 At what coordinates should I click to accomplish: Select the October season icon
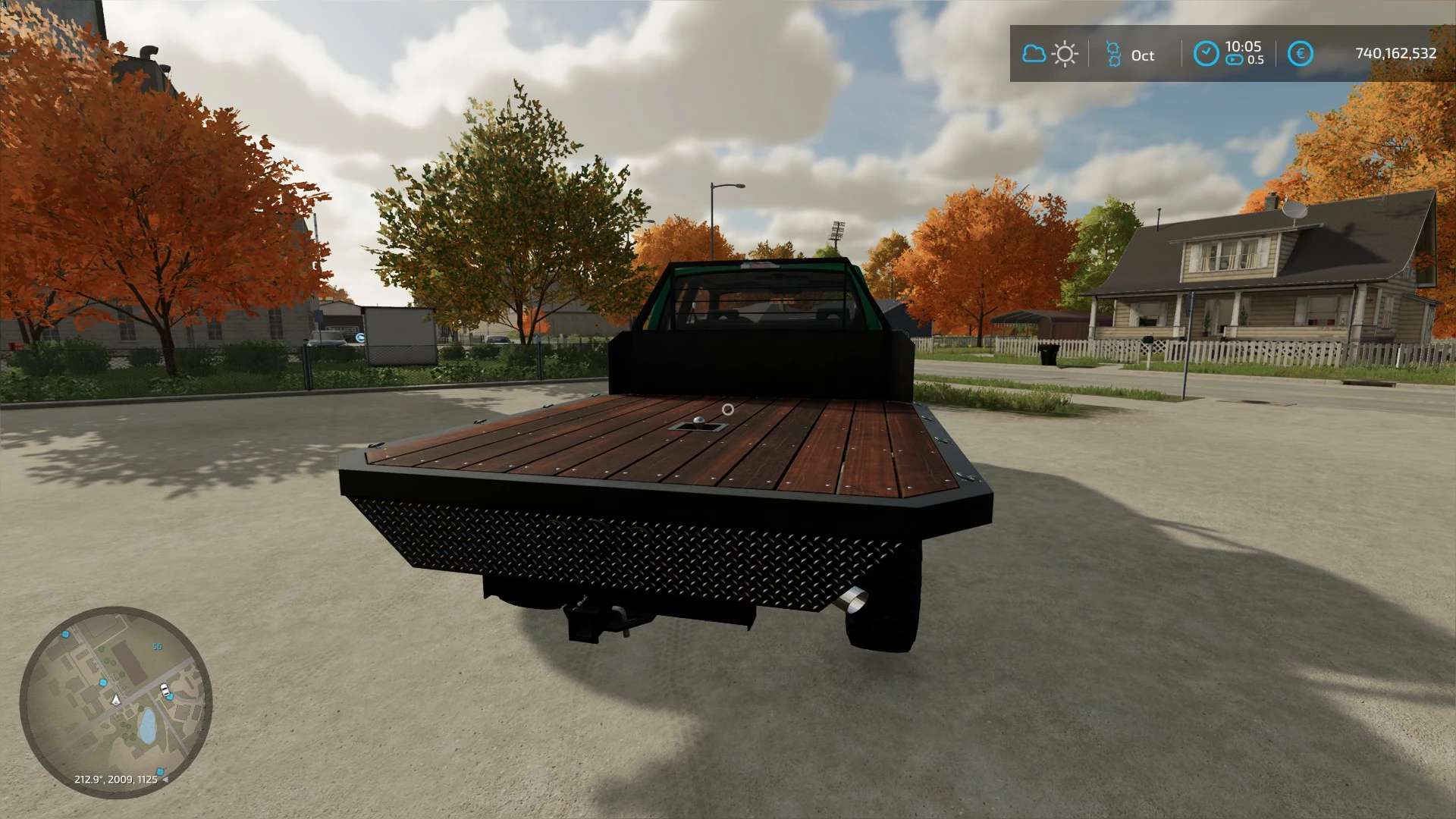1112,54
